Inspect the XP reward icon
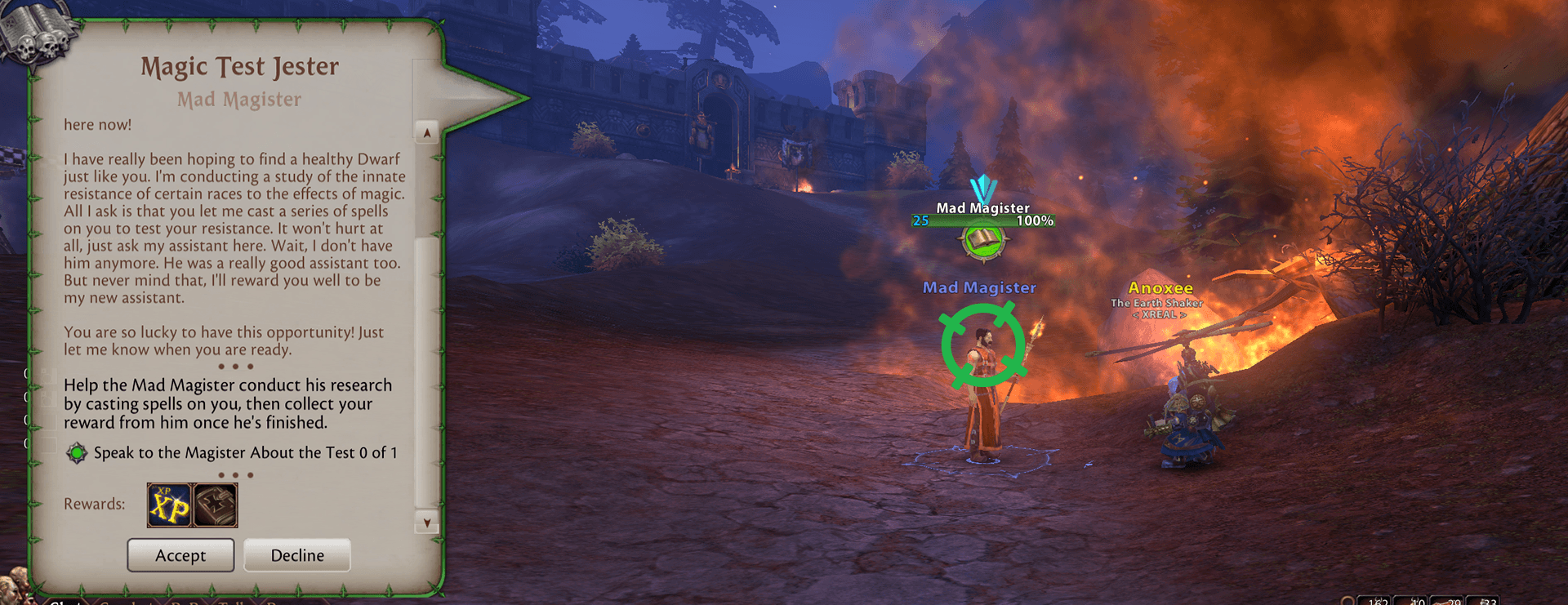 169,505
